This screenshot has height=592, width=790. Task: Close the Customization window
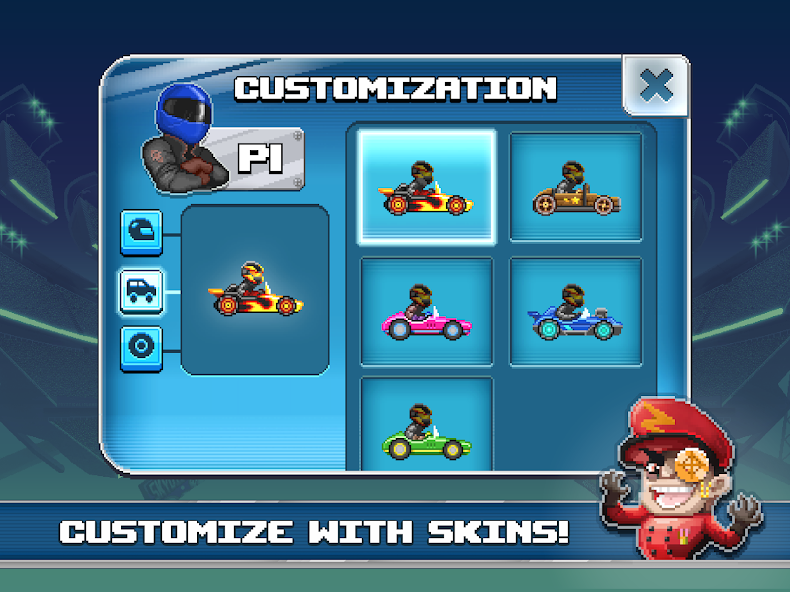pyautogui.click(x=655, y=85)
